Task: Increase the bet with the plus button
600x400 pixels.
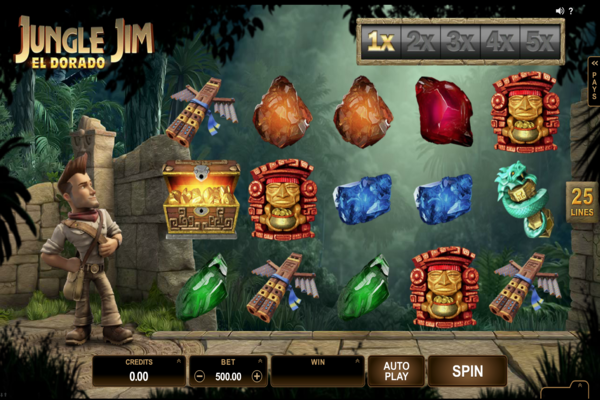Action: (x=257, y=377)
